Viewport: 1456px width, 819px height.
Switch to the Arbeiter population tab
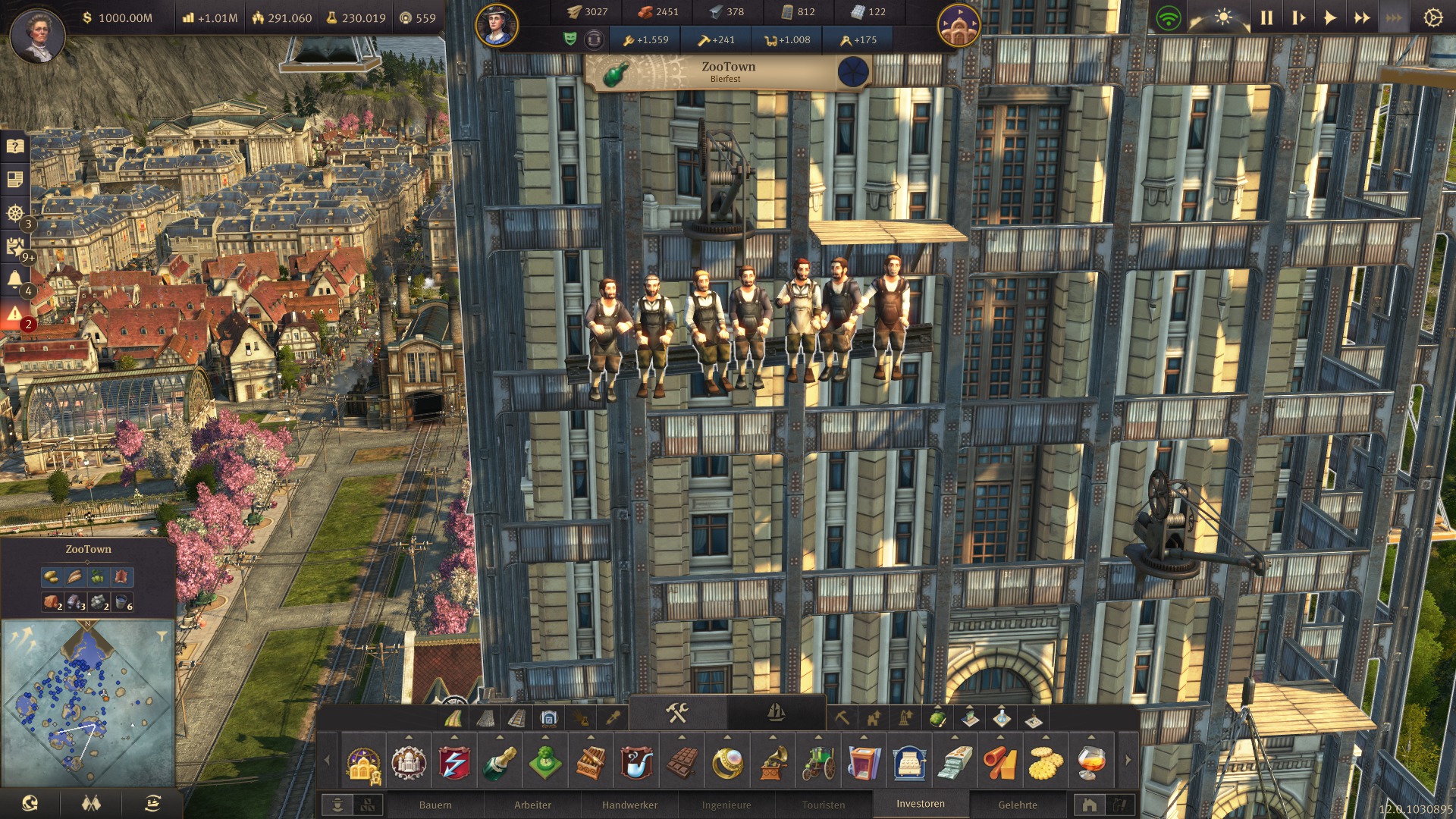click(x=532, y=805)
